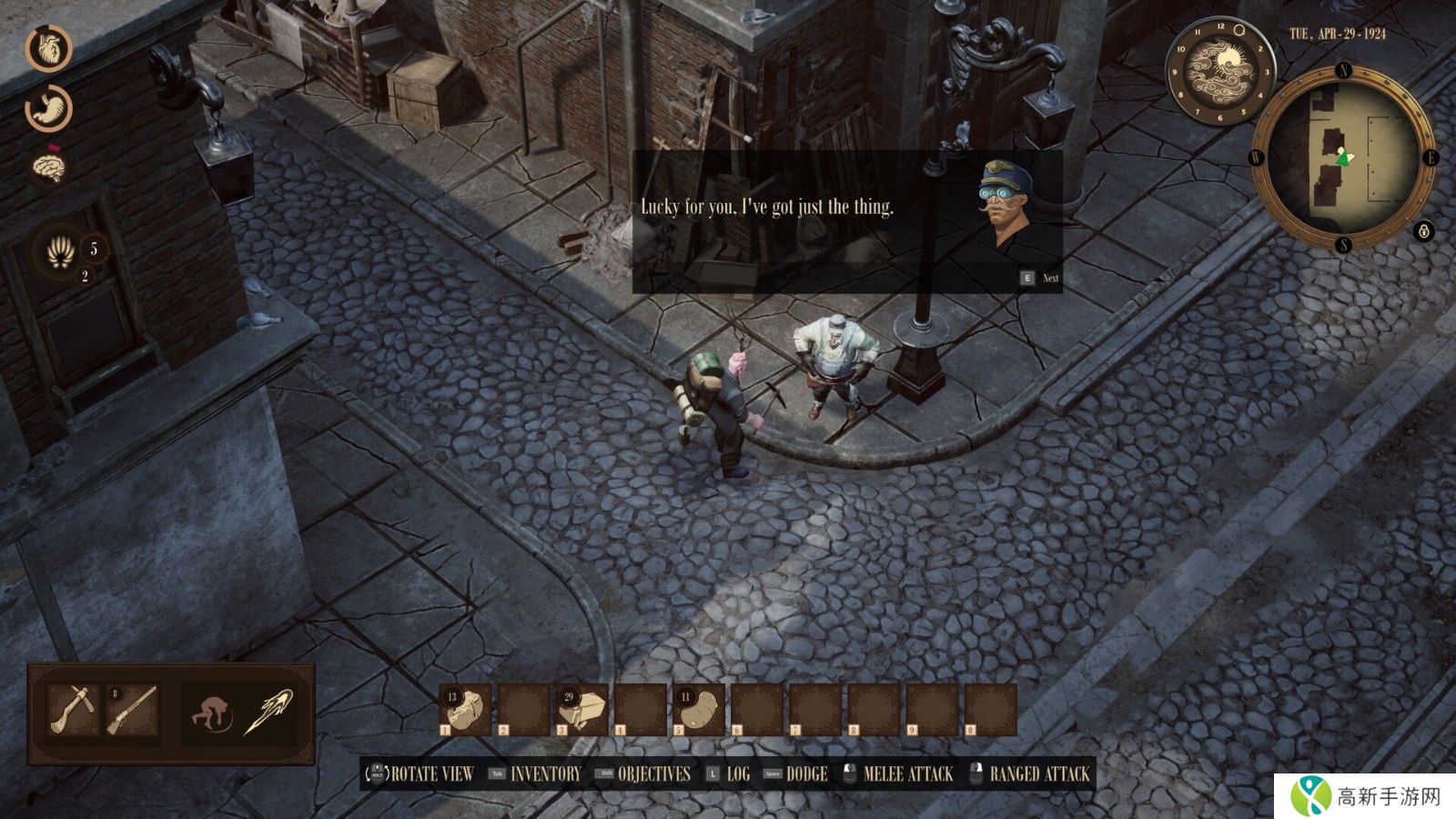Select the pickaxe melee weapon slot

click(x=73, y=710)
